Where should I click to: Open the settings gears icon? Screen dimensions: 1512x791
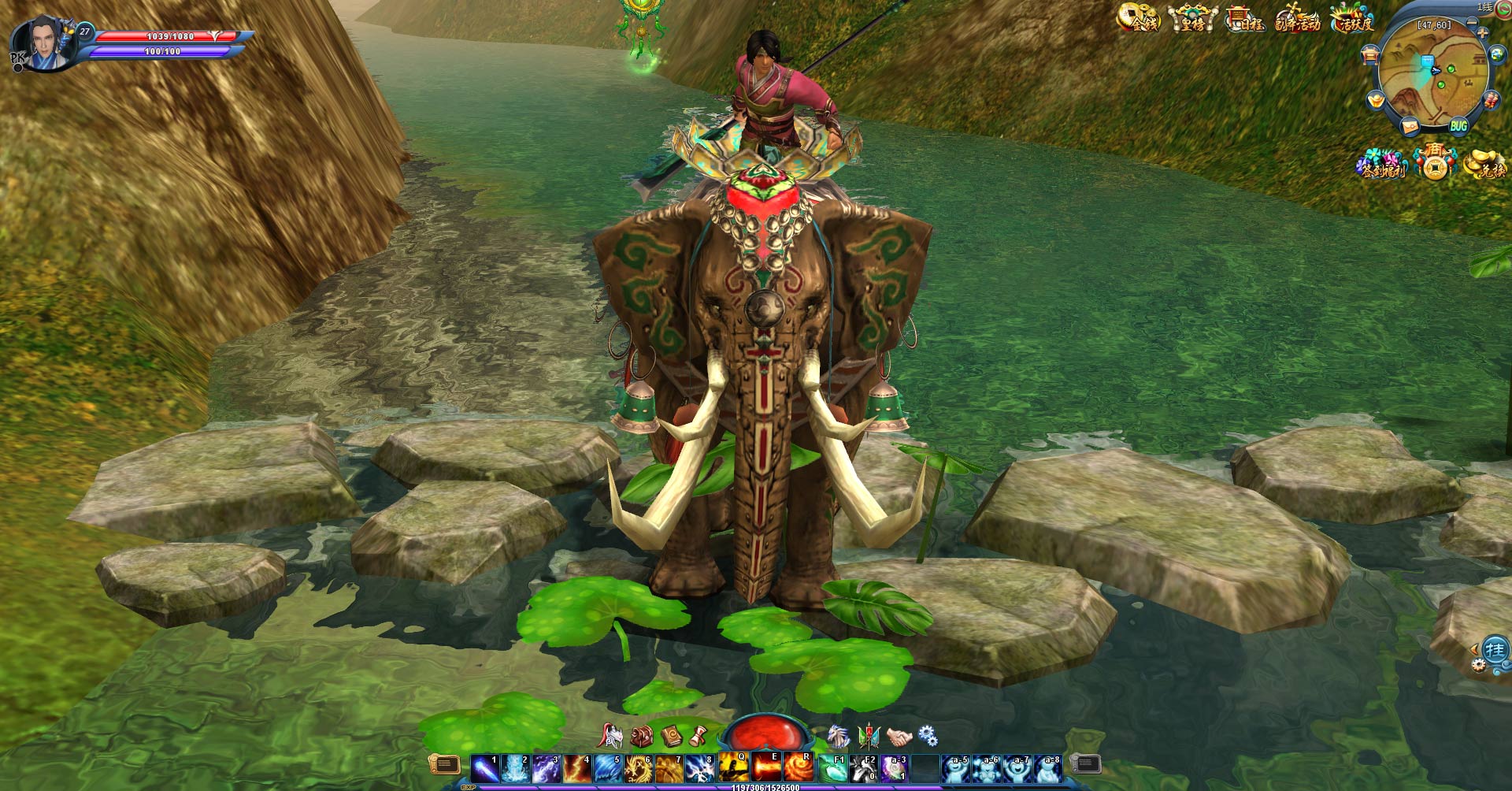(928, 736)
